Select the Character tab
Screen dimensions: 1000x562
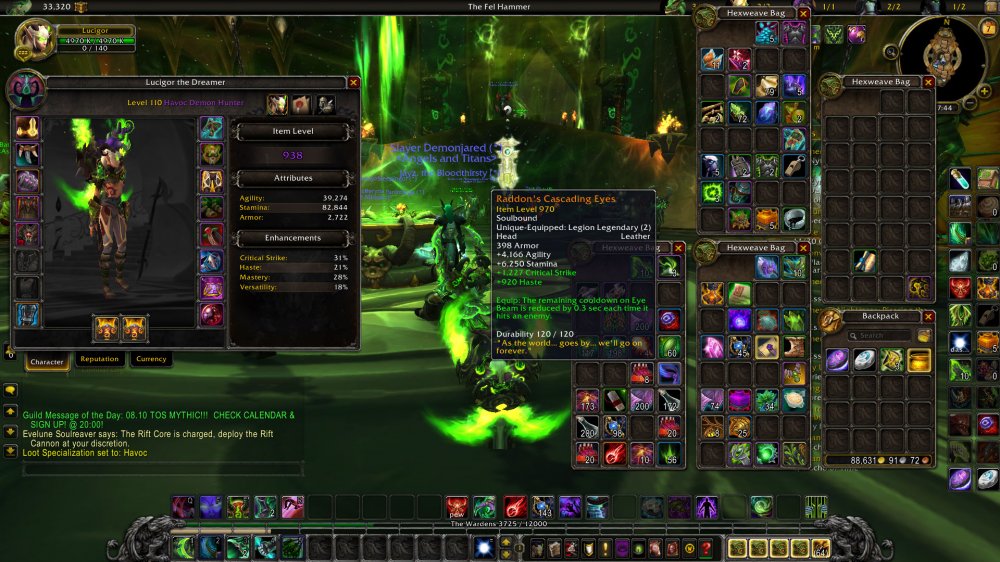(x=46, y=360)
